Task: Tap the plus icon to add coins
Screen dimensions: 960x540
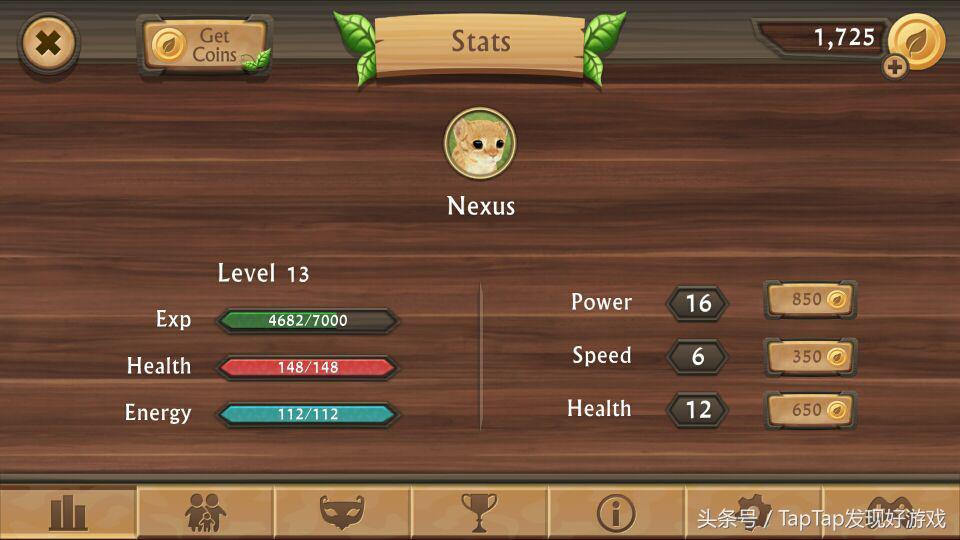Action: coord(895,67)
